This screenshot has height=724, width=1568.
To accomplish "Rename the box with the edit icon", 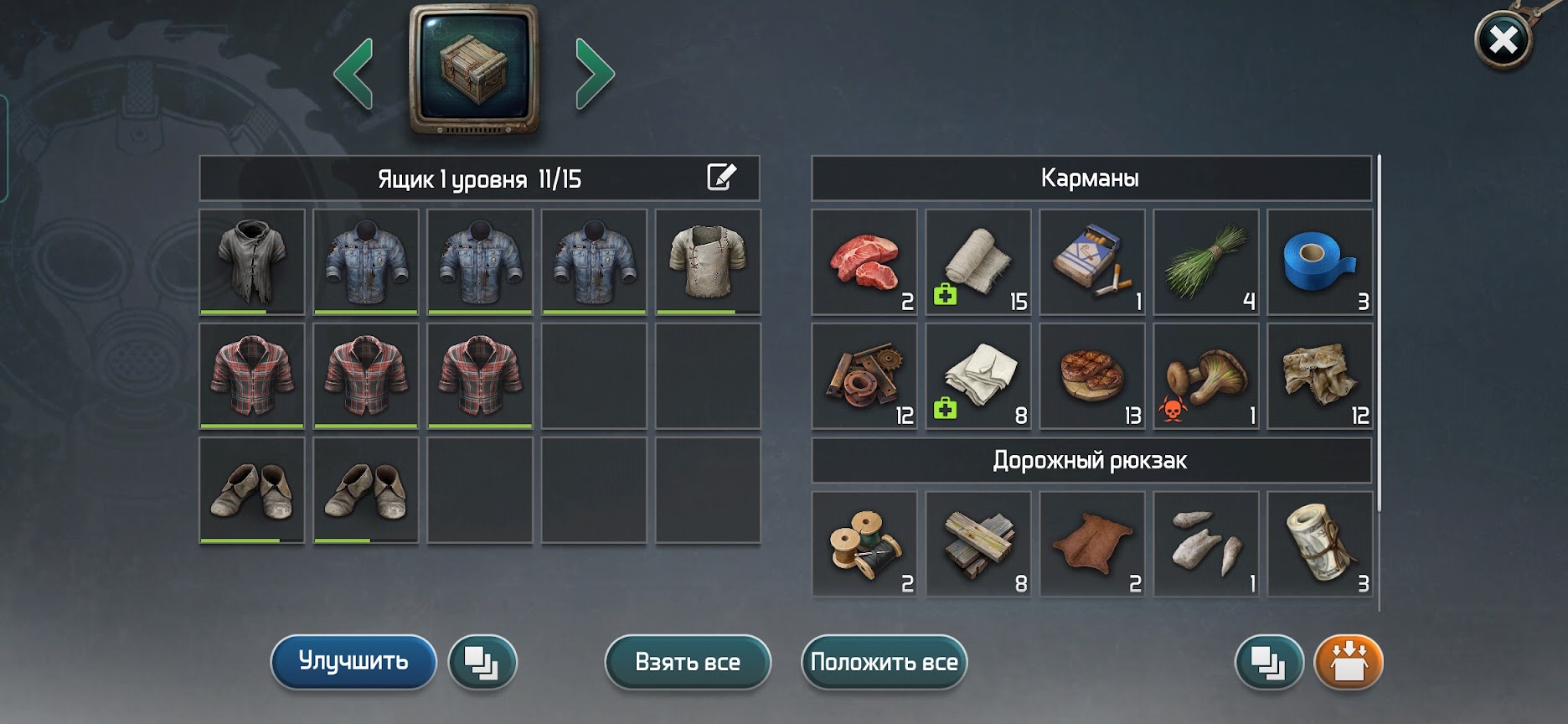I will point(721,177).
